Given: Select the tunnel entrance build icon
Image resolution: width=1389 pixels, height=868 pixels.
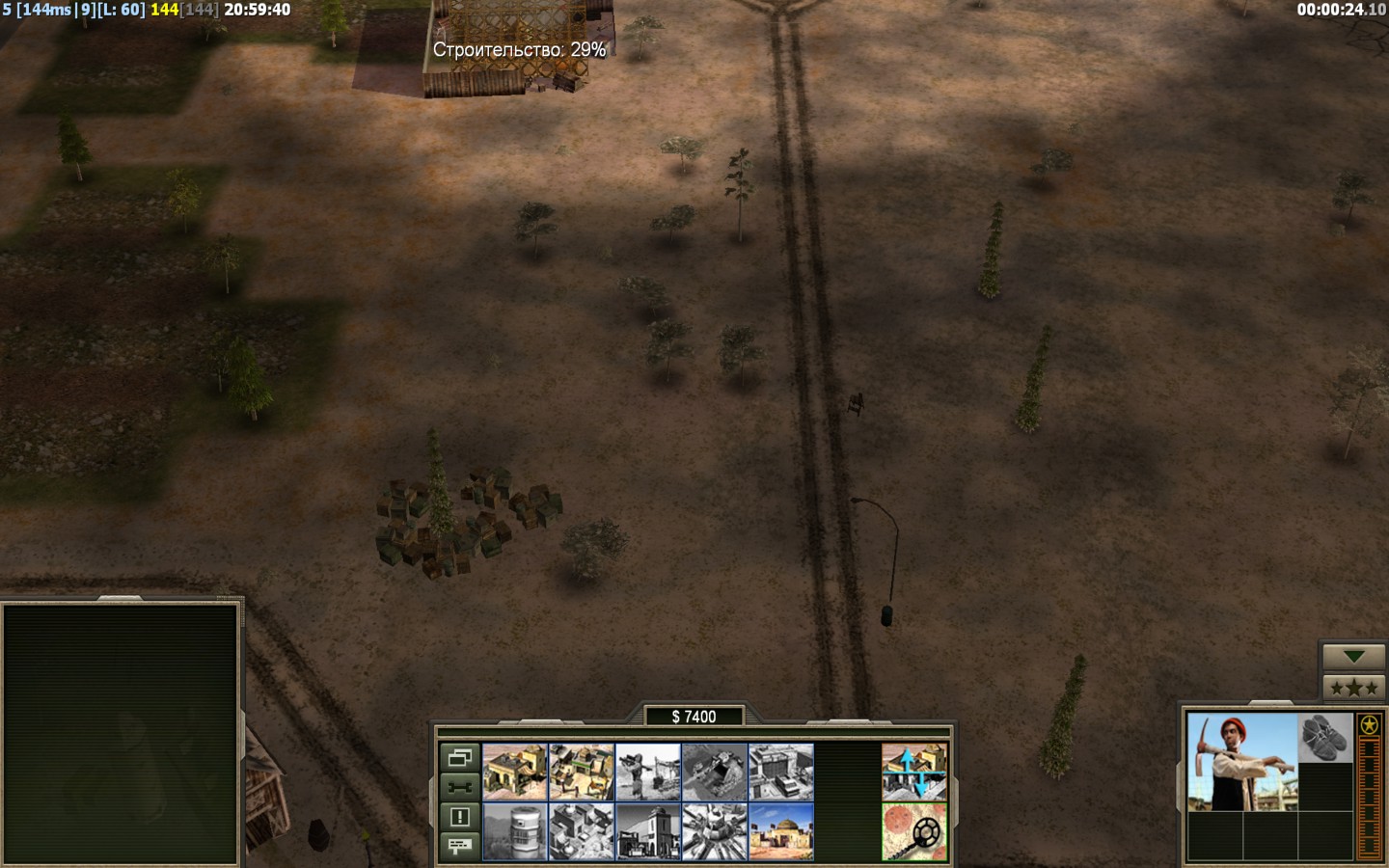Looking at the screenshot, I should [715, 772].
